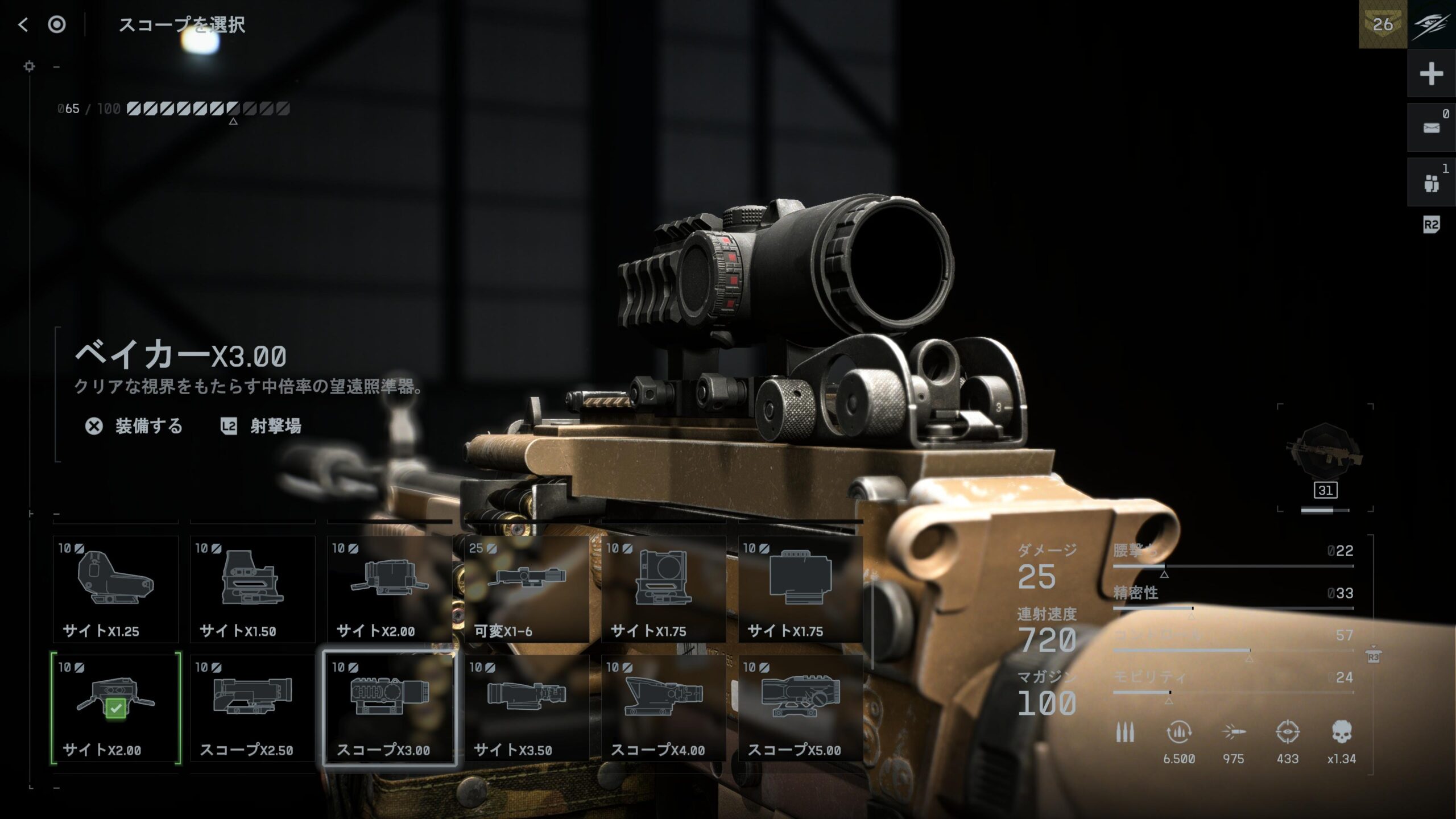Open the squad members icon
This screenshot has height=819, width=1456.
click(x=1431, y=183)
